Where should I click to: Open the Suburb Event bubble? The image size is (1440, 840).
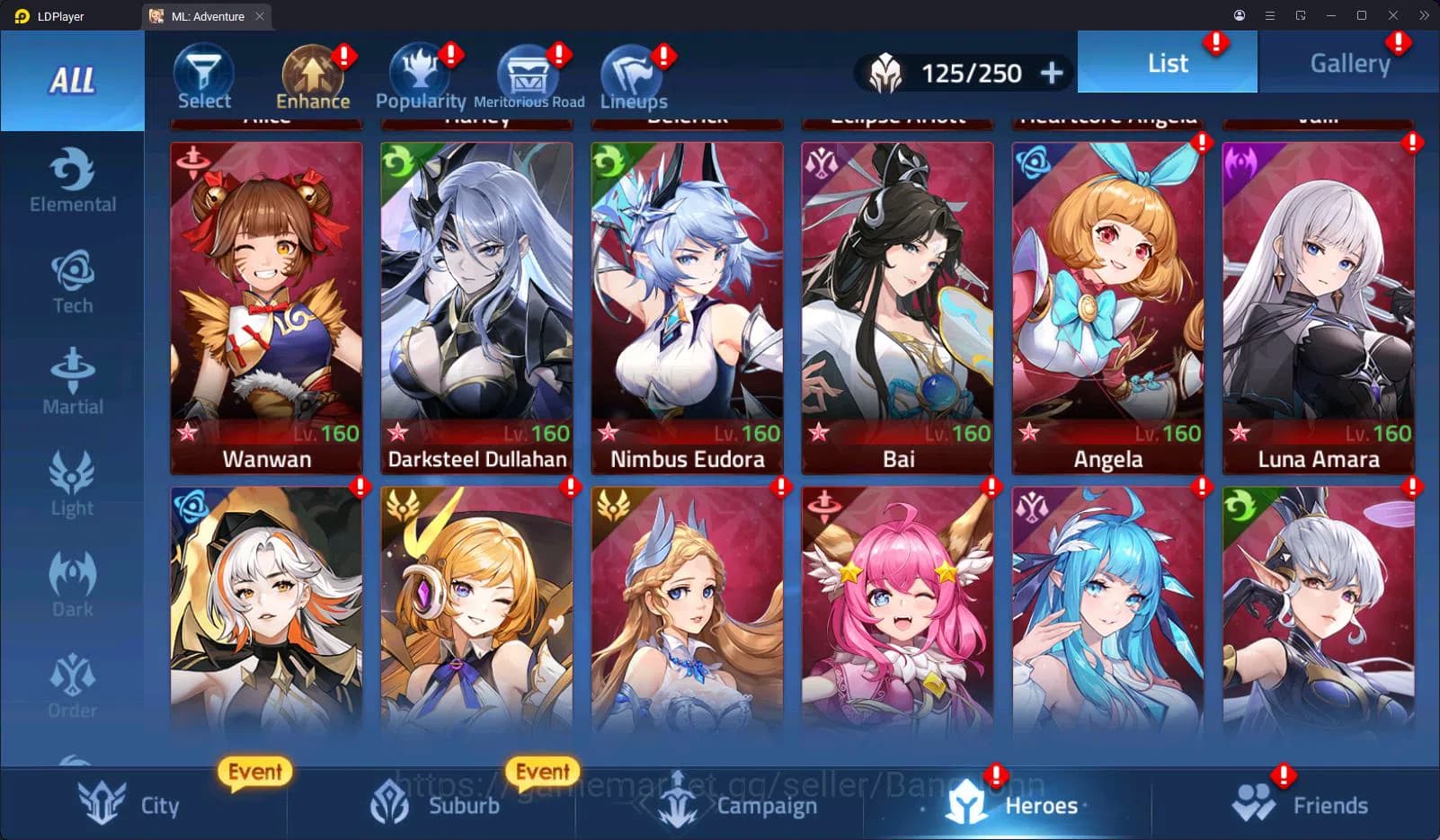543,771
